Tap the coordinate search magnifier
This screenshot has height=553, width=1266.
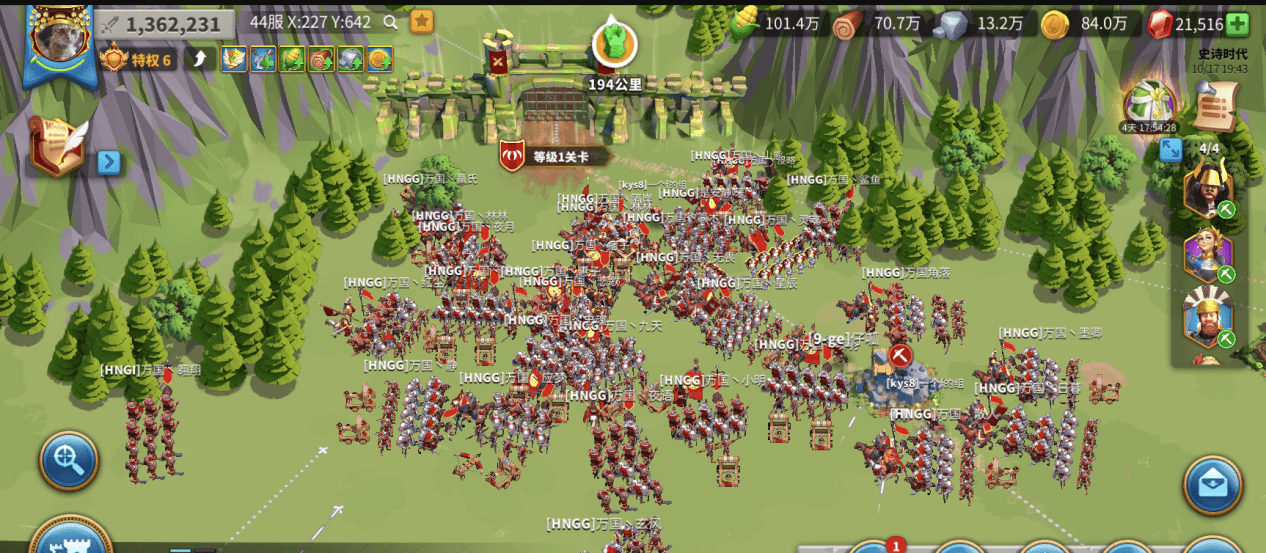pyautogui.click(x=391, y=21)
